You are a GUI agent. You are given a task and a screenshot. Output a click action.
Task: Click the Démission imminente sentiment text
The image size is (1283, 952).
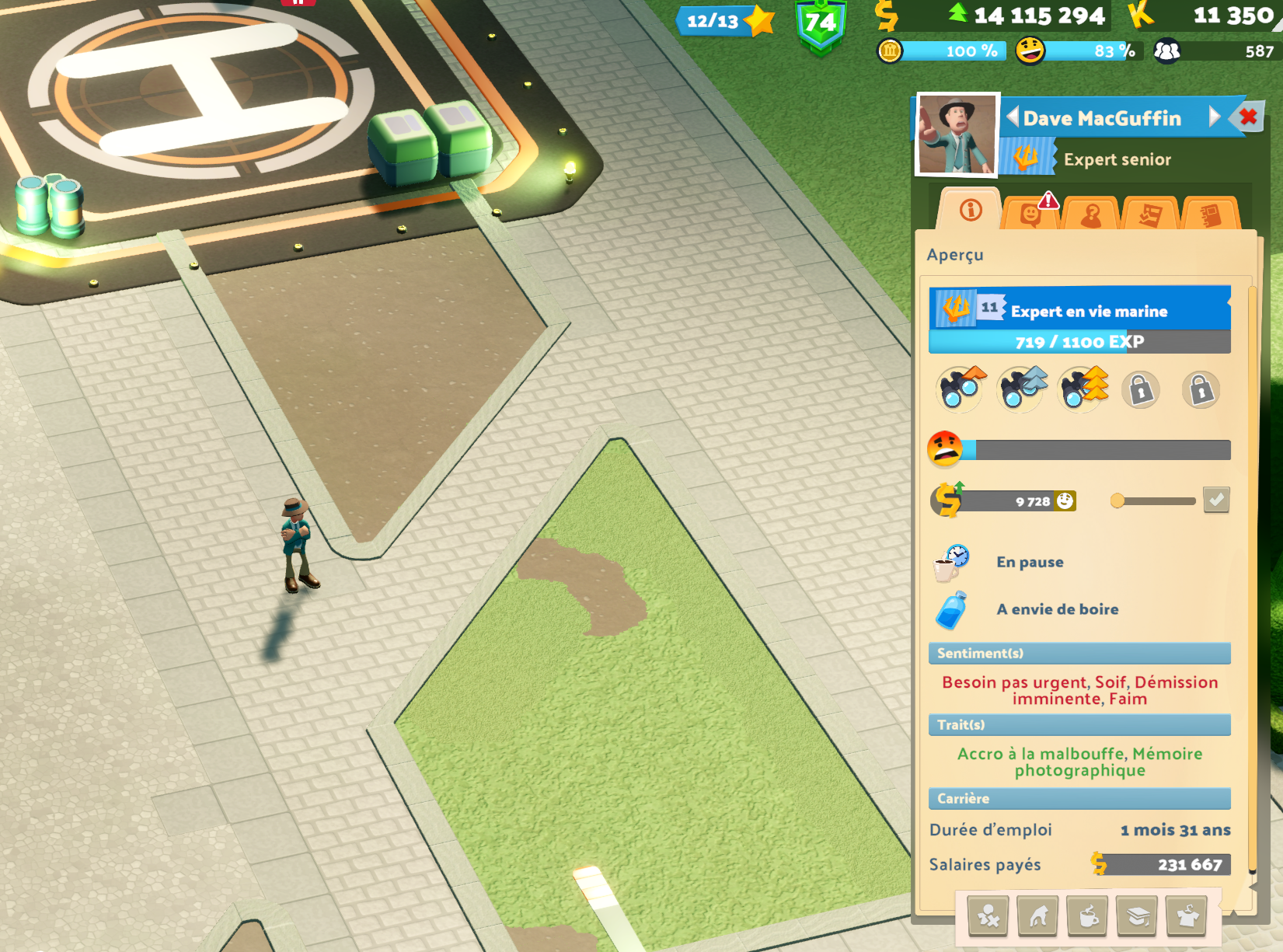pyautogui.click(x=1175, y=682)
